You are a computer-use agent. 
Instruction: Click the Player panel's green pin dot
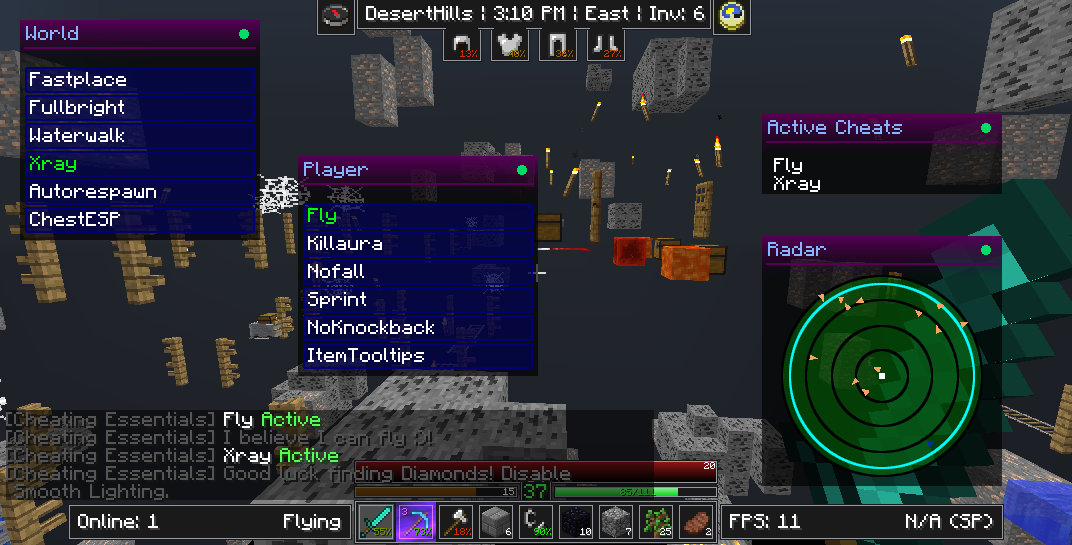(522, 170)
